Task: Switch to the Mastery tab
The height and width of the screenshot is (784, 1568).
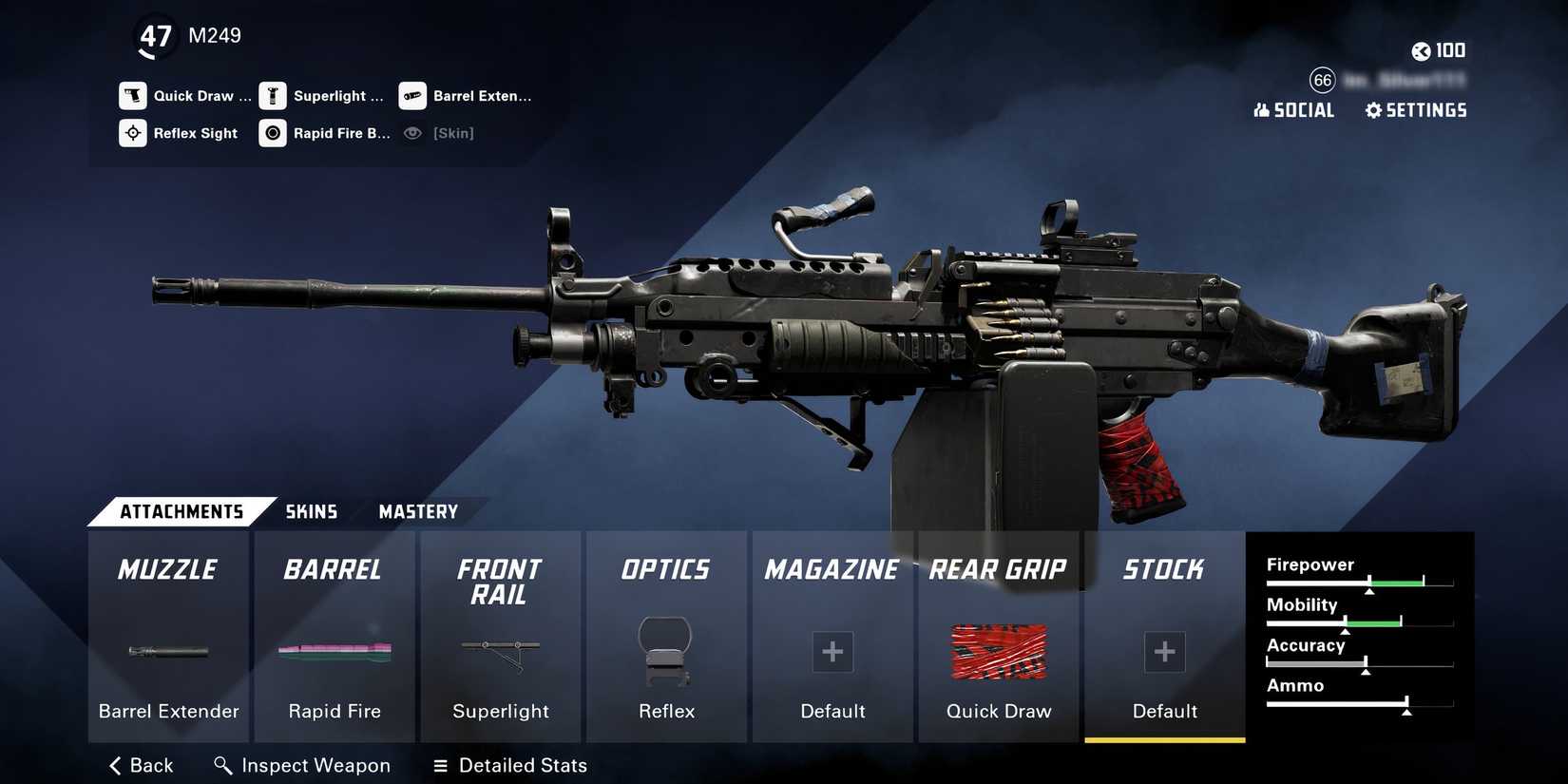Action: click(417, 511)
